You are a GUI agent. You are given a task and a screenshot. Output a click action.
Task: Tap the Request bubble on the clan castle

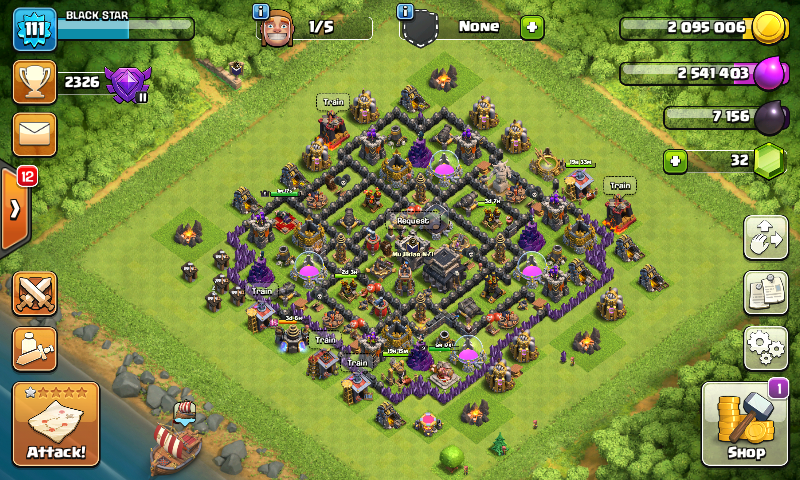pos(412,220)
